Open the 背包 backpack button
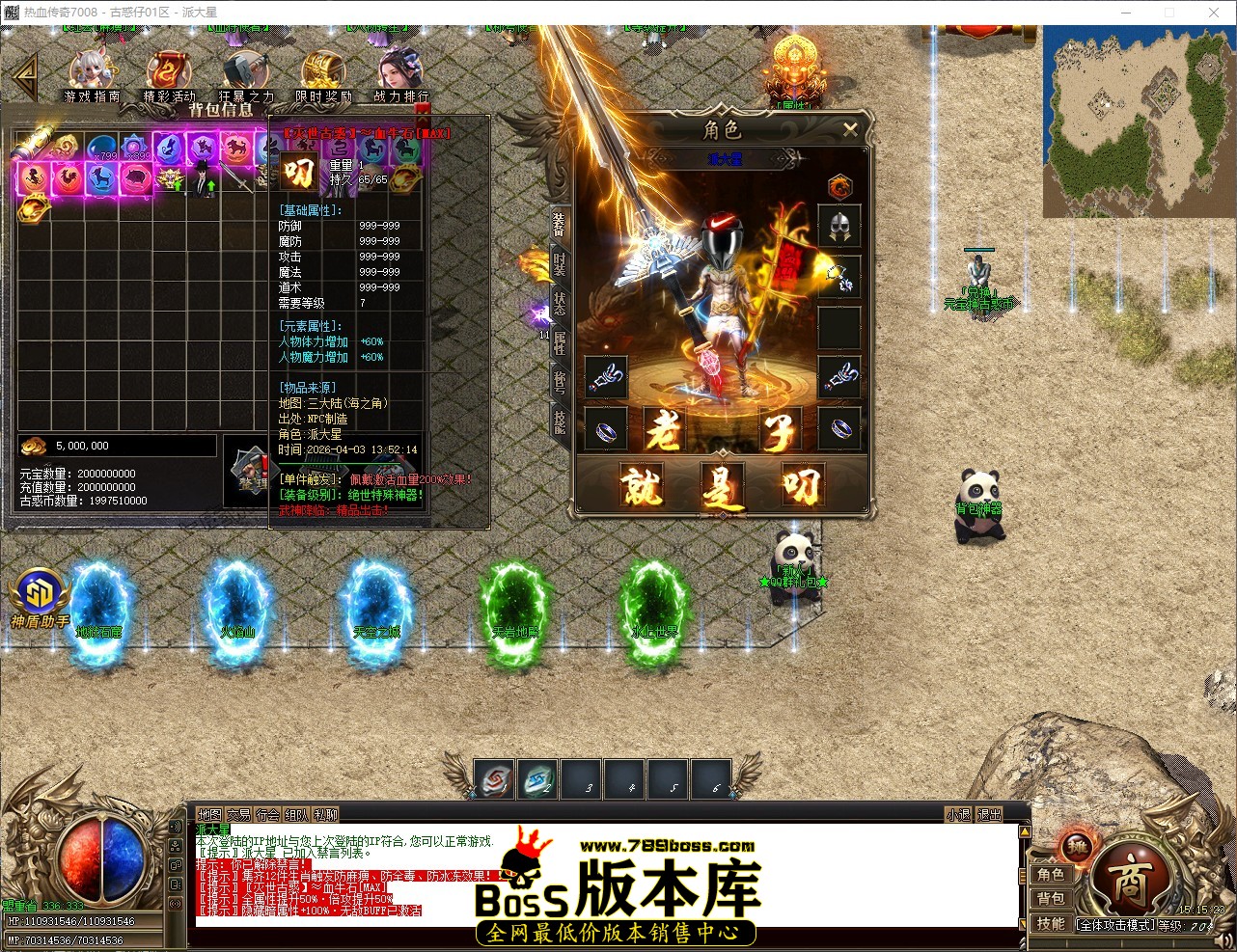This screenshot has height=952, width=1237. (1052, 897)
